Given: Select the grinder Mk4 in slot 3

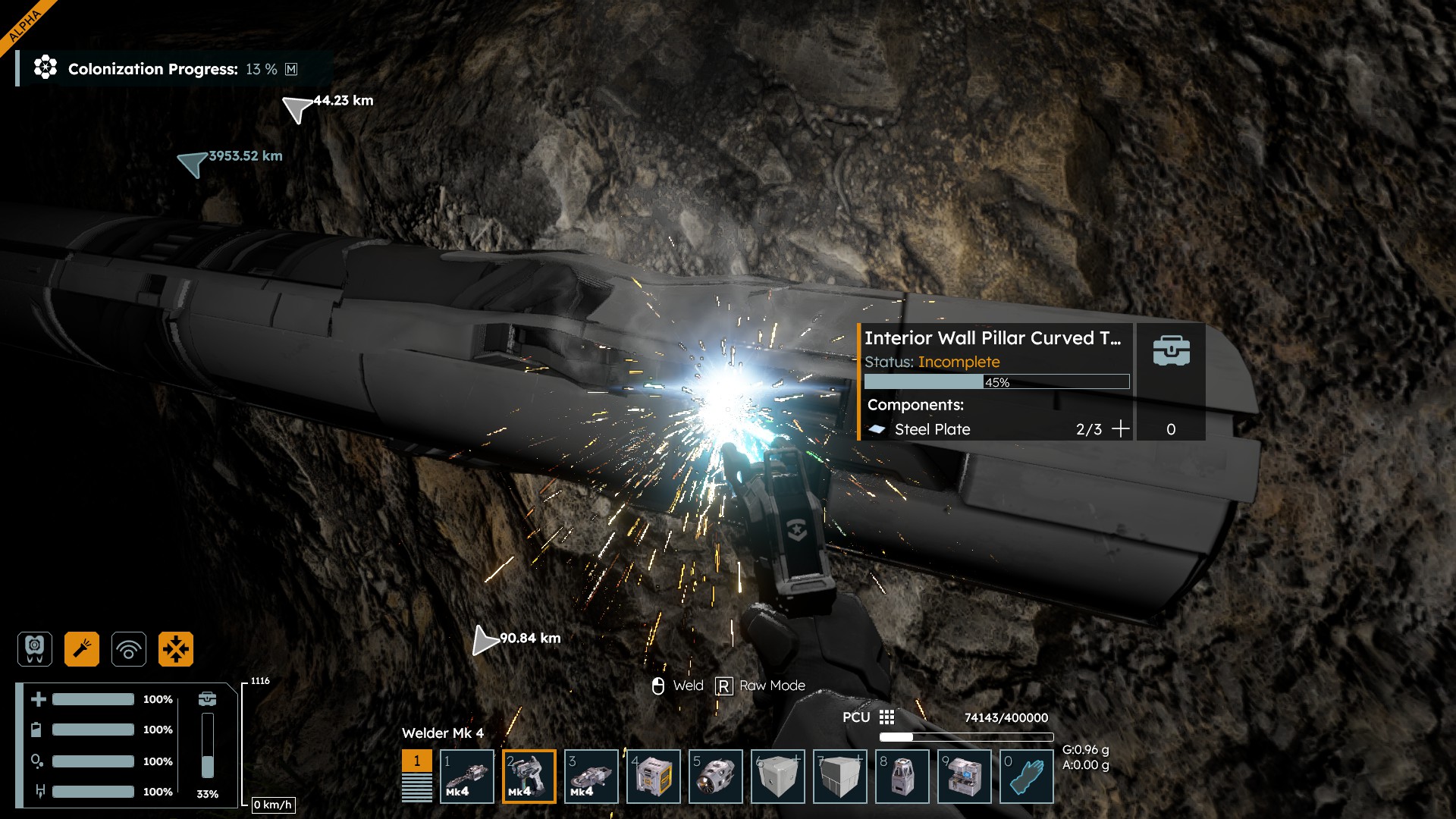Looking at the screenshot, I should 591,777.
